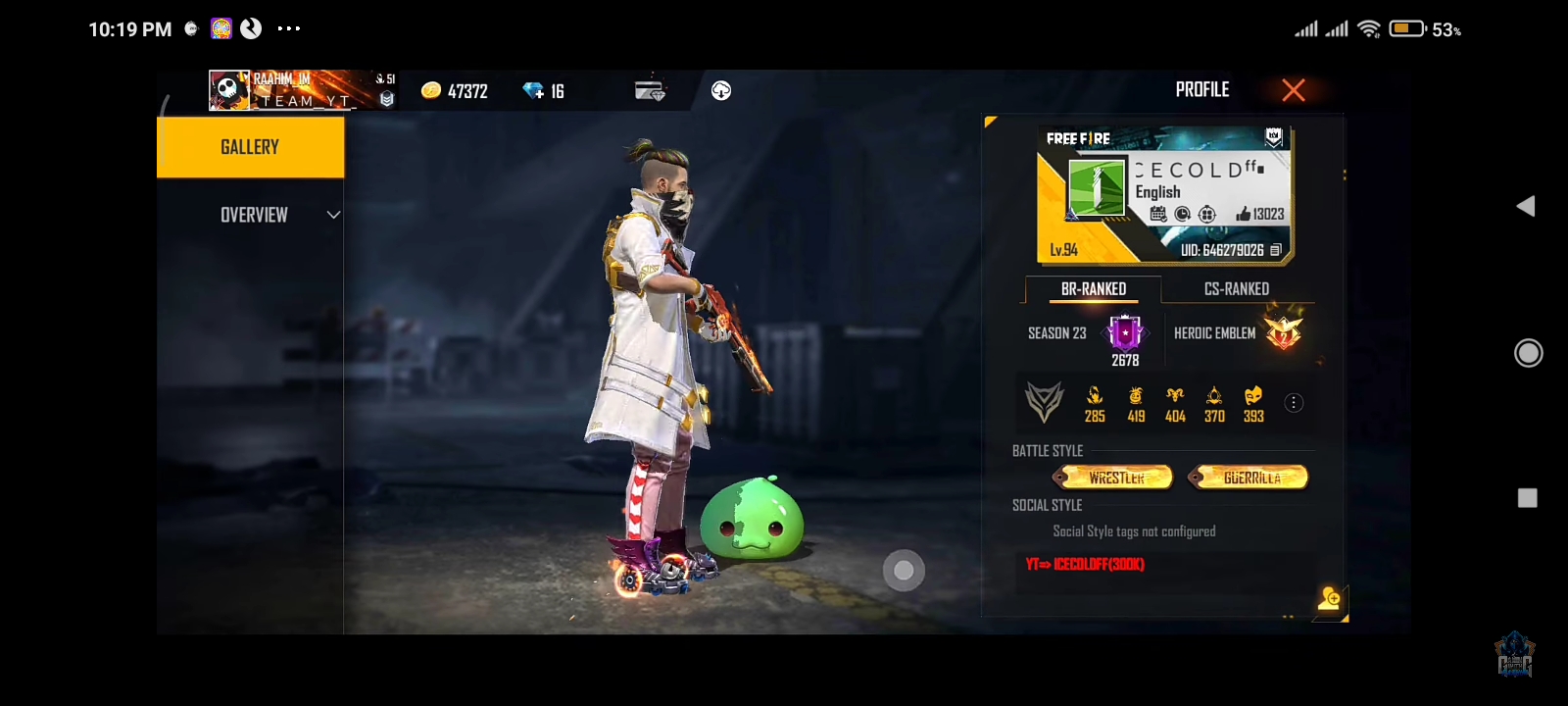
Task: Tap the Android home circle button
Action: click(x=1528, y=353)
